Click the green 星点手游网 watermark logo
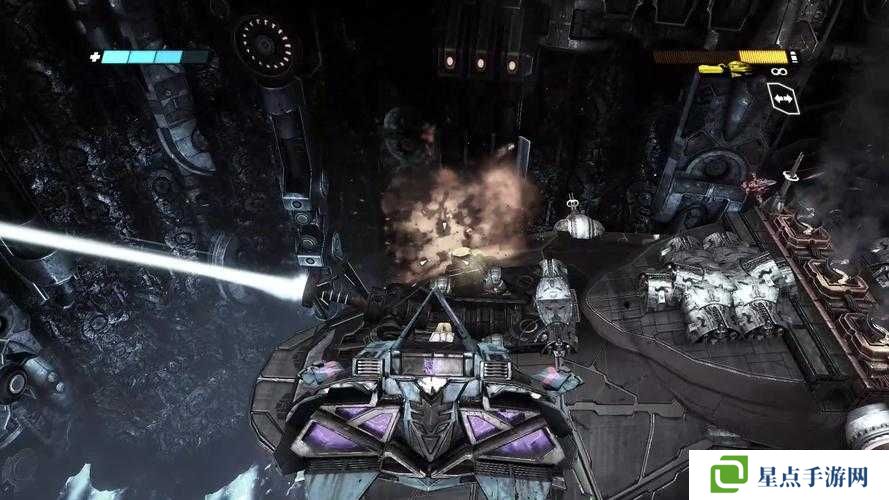This screenshot has width=889, height=500. [730, 473]
